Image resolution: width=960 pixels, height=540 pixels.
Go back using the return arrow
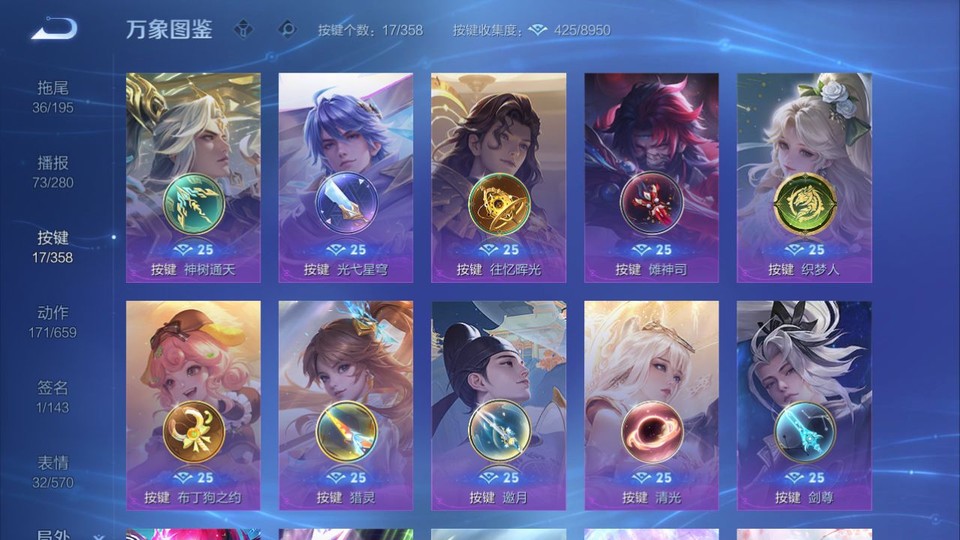(x=53, y=29)
